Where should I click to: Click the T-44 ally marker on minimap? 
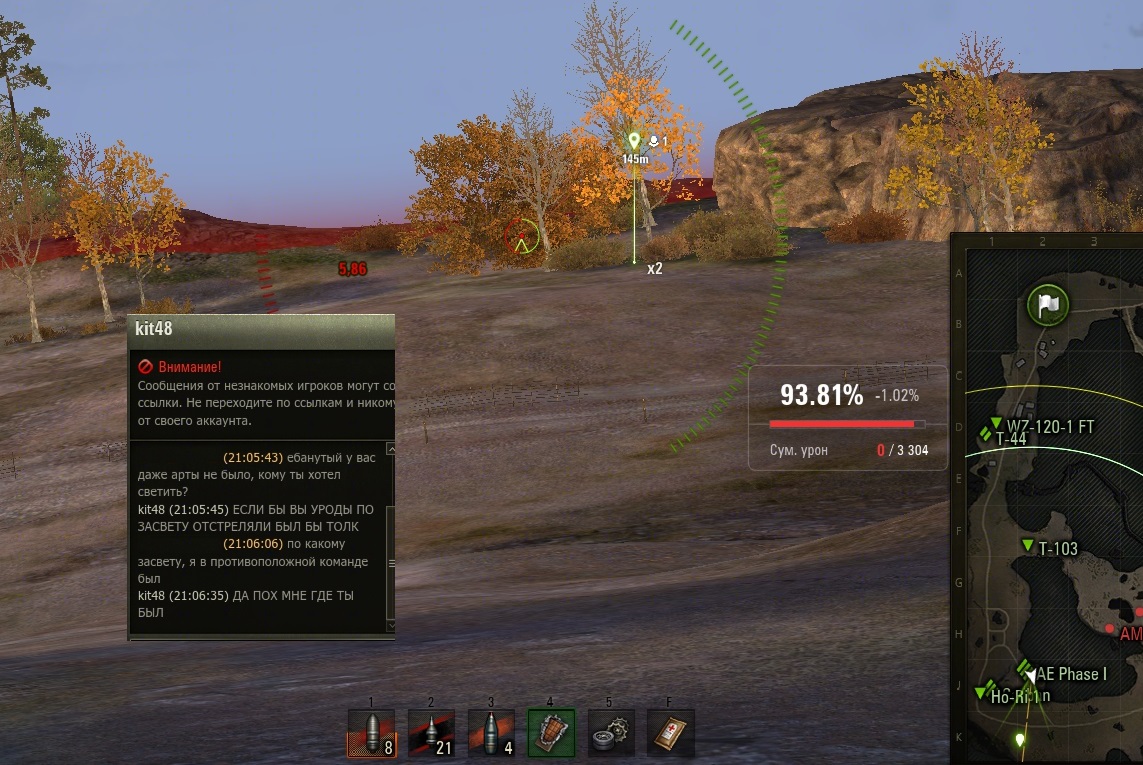(x=987, y=435)
